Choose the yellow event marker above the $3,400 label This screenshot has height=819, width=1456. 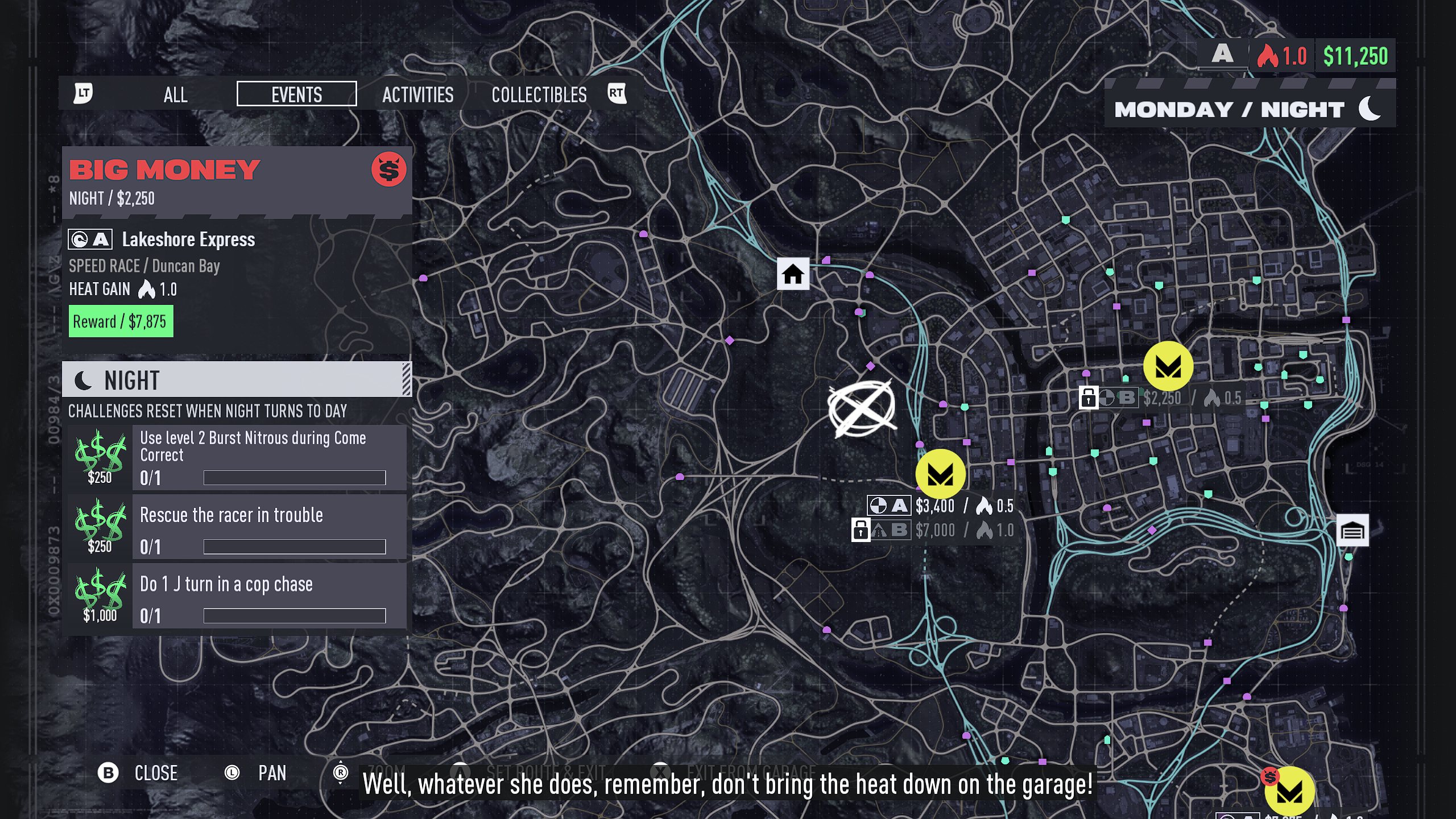(940, 474)
